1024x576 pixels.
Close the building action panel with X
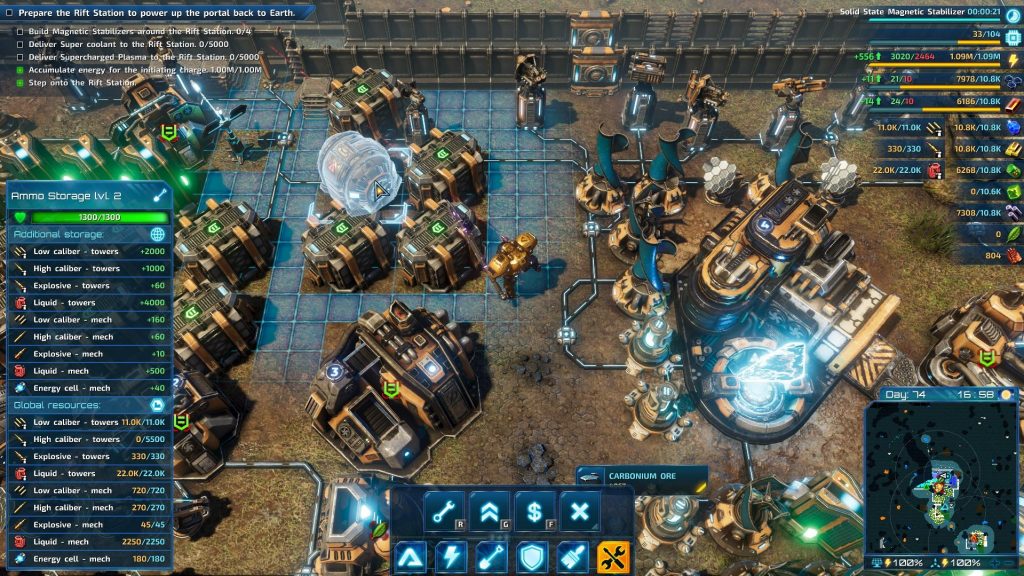580,512
